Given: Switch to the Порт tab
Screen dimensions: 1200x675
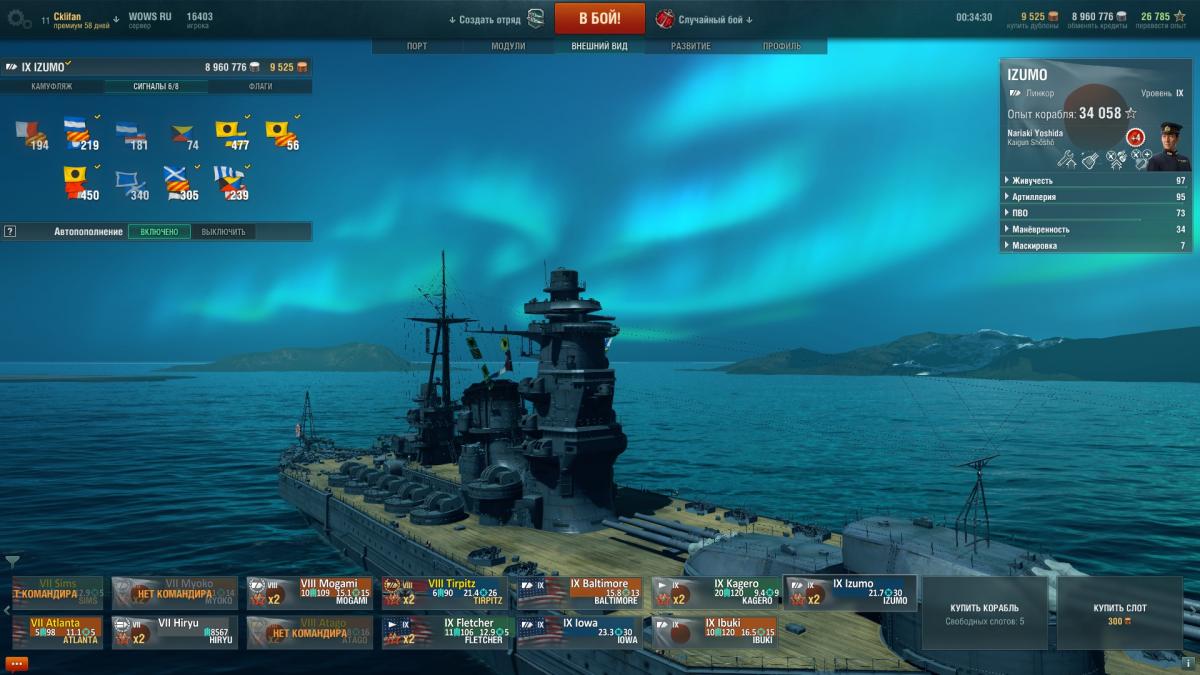Looking at the screenshot, I should click(417, 46).
